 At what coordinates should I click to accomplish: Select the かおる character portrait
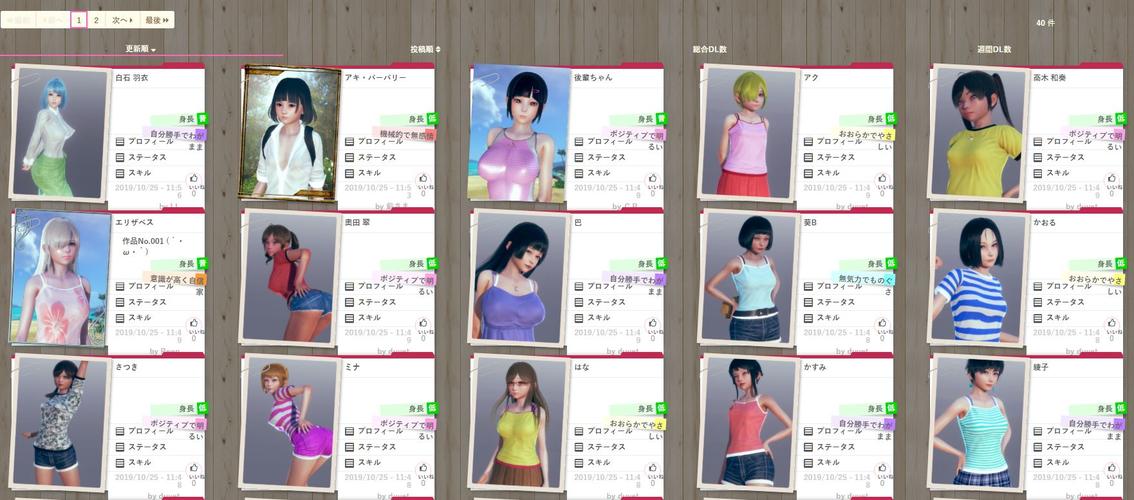(977, 275)
